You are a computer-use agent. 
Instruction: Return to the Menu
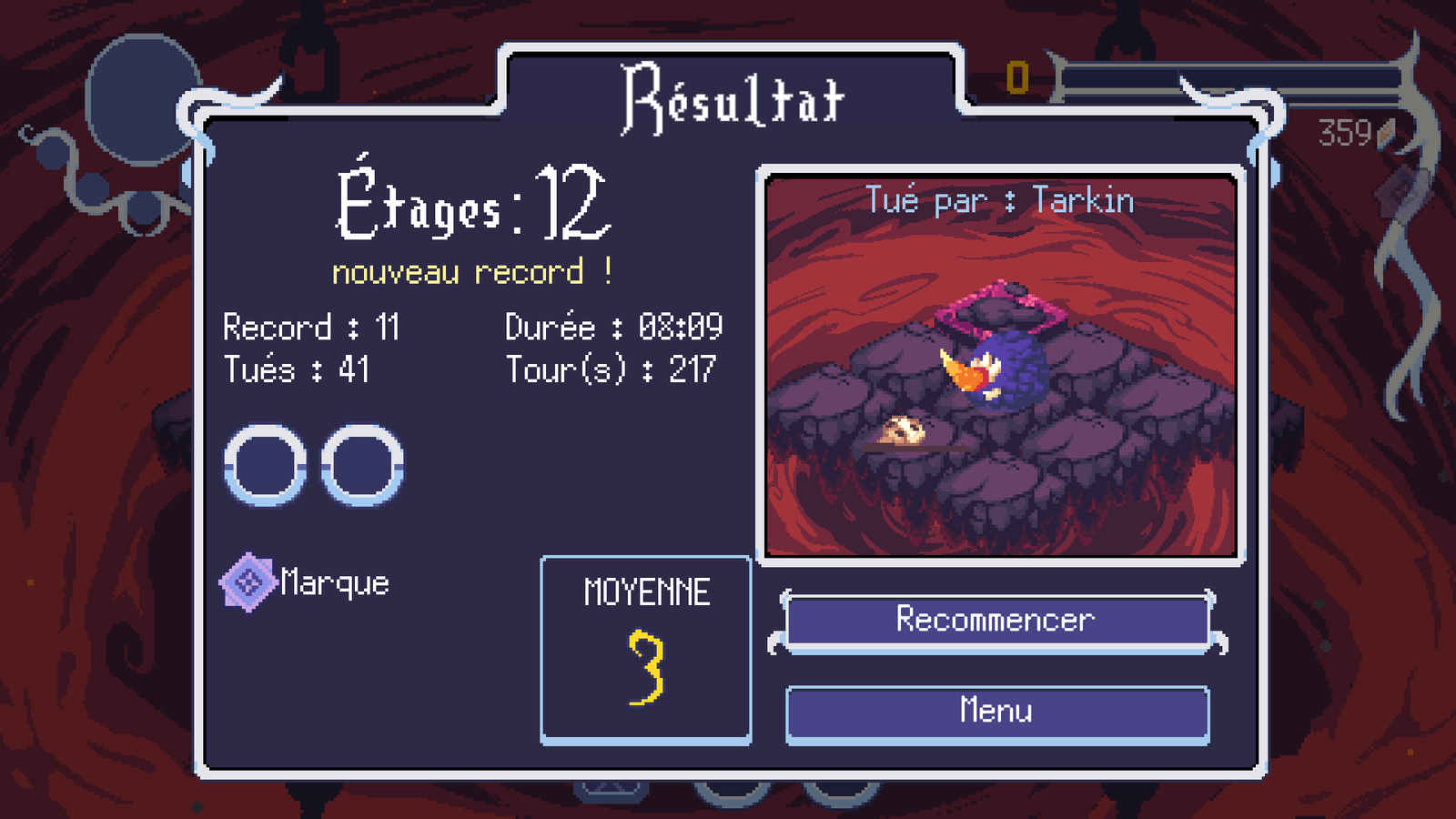point(996,713)
